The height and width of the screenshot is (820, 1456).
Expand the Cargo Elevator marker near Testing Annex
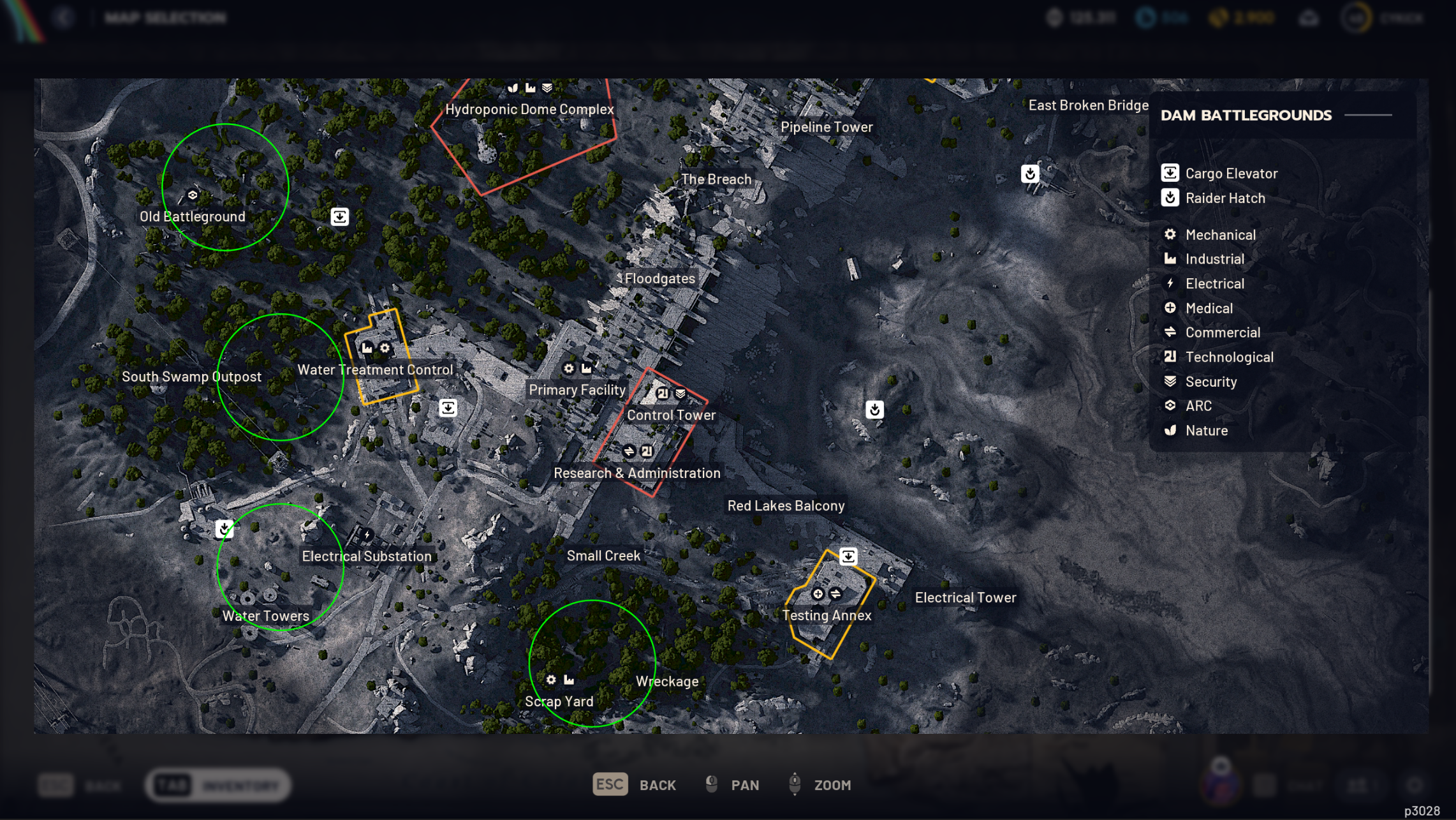[848, 555]
